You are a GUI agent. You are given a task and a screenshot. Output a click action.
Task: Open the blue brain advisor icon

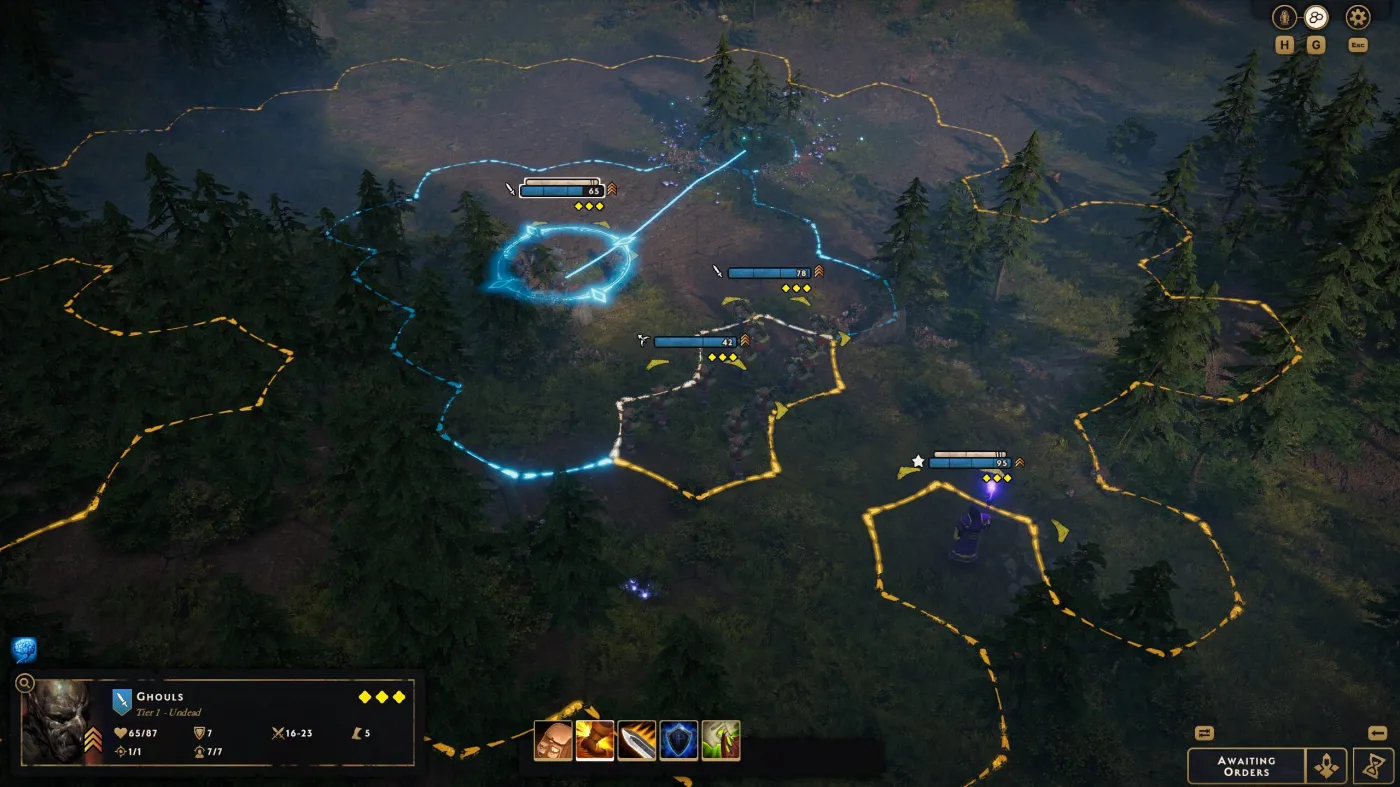point(22,650)
